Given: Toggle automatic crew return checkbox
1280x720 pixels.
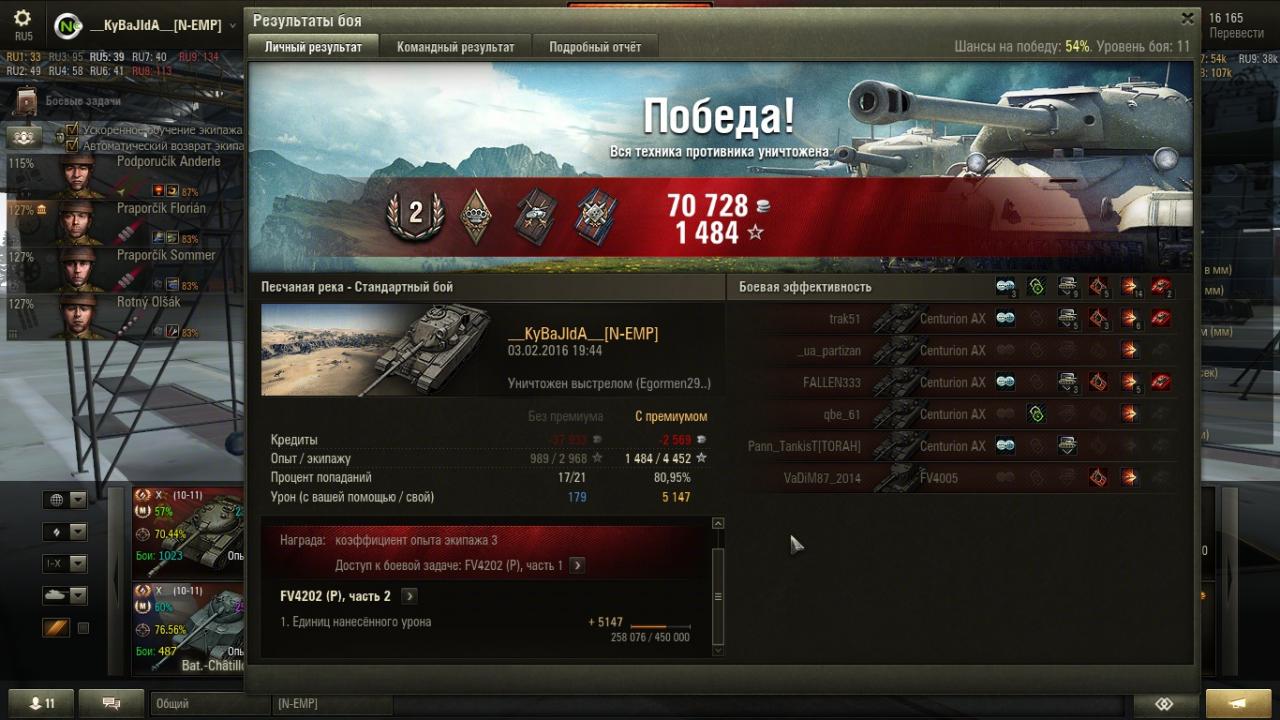Looking at the screenshot, I should pos(72,145).
